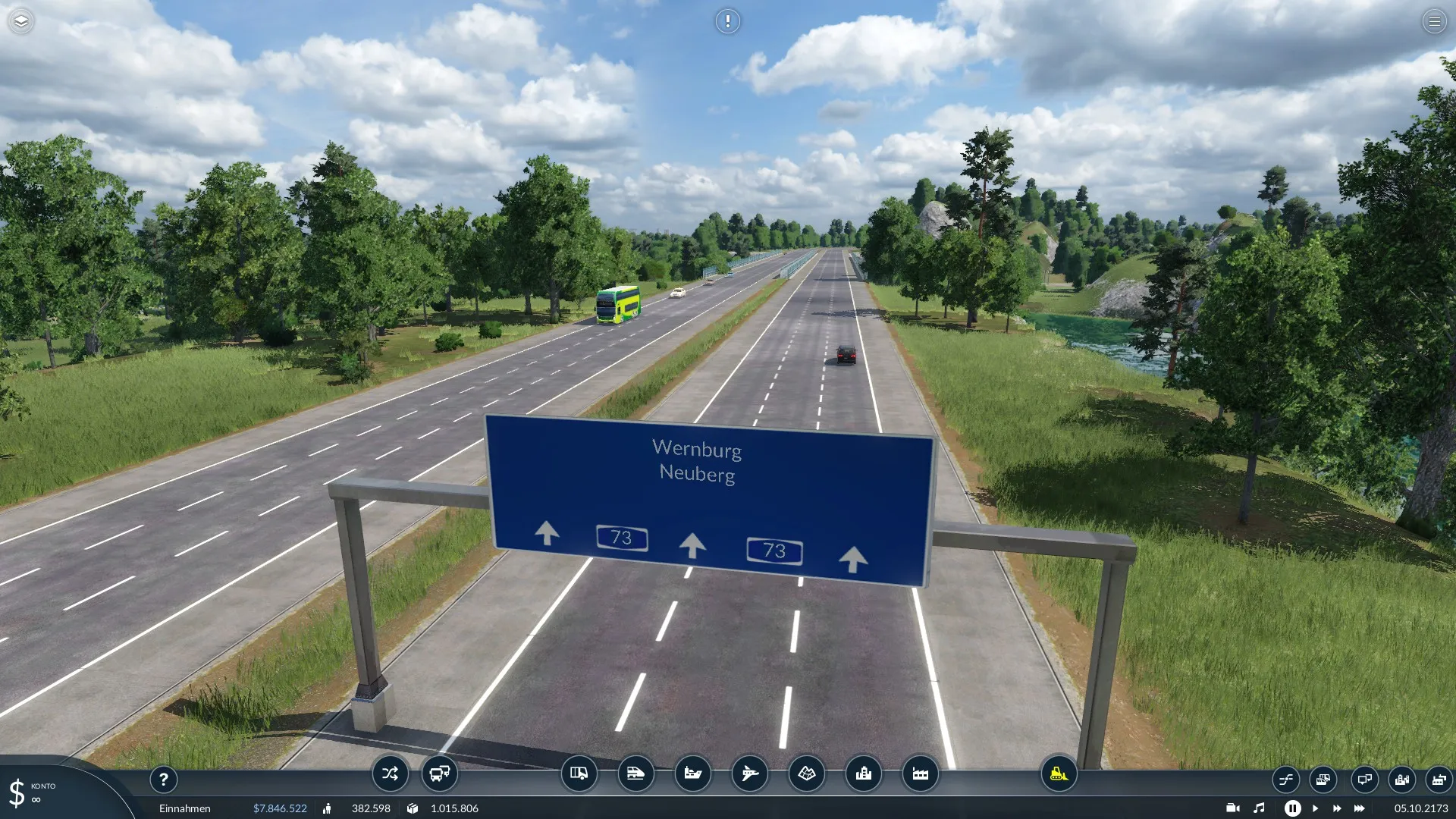Open the rail construction train menu
The image size is (1456, 819).
(x=635, y=773)
